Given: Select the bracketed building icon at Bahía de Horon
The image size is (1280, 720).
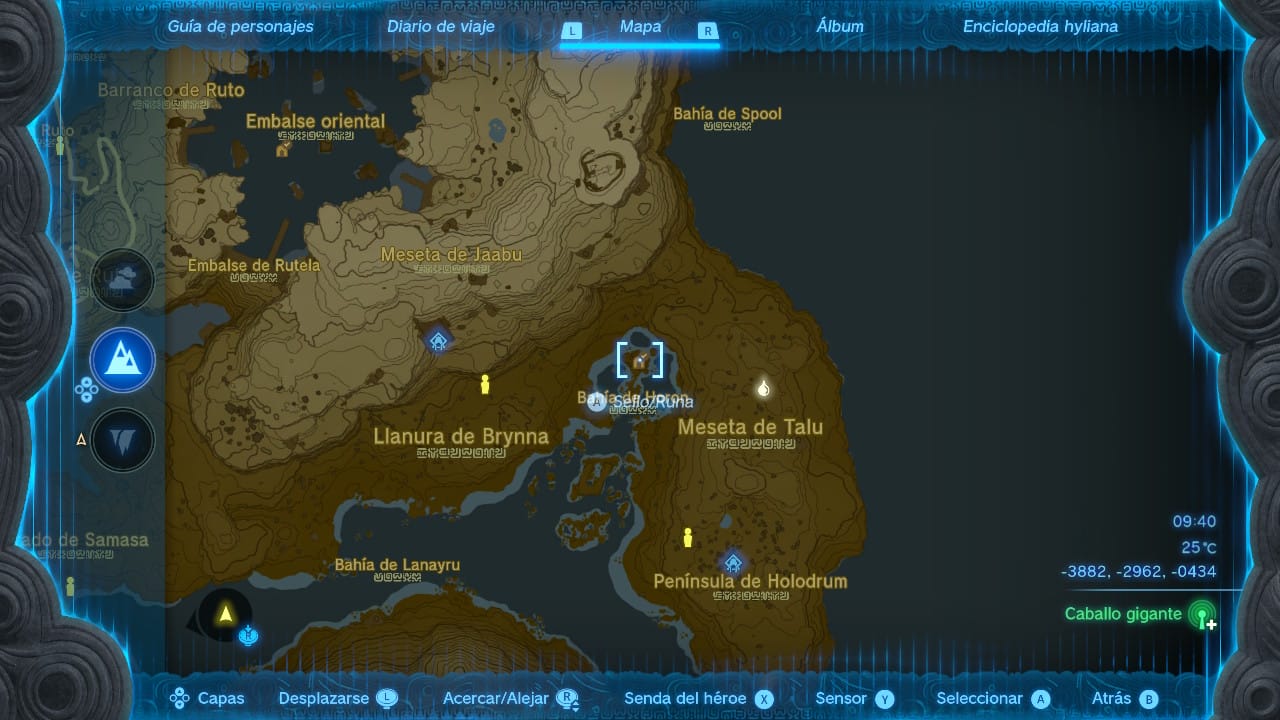Looking at the screenshot, I should tap(639, 361).
